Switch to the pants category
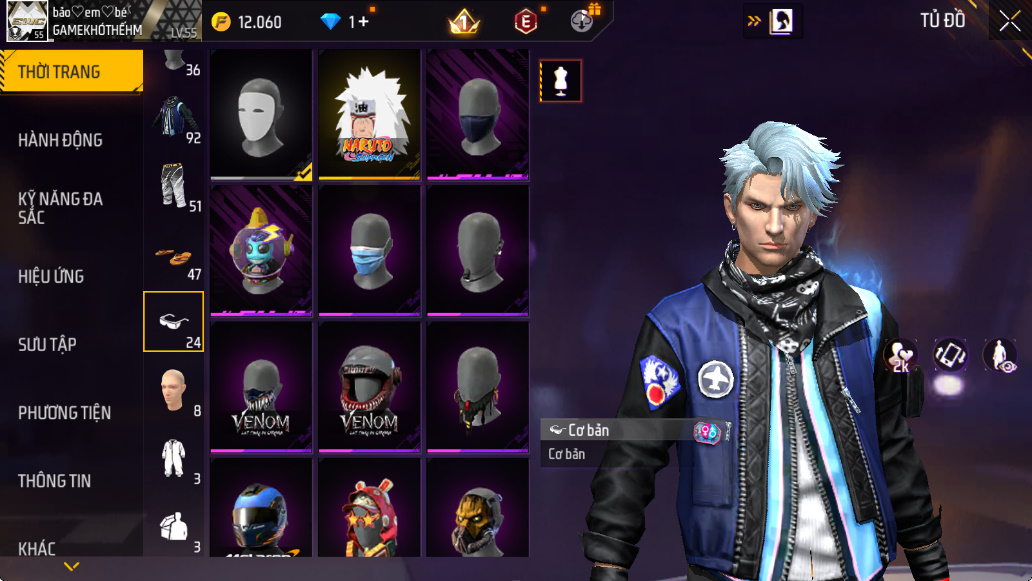This screenshot has height=581, width=1032. pos(173,186)
